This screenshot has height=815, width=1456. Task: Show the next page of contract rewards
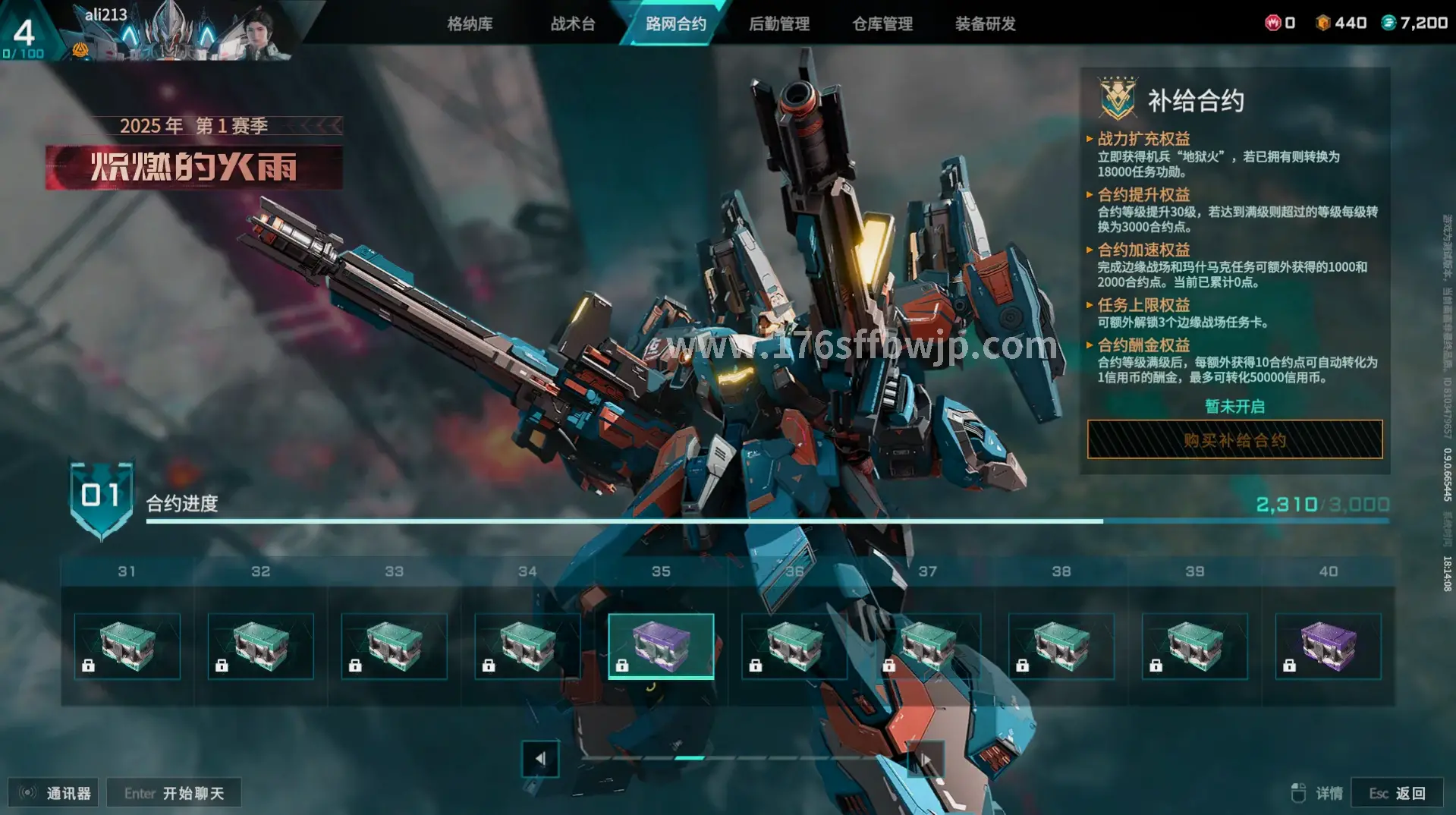(x=926, y=758)
